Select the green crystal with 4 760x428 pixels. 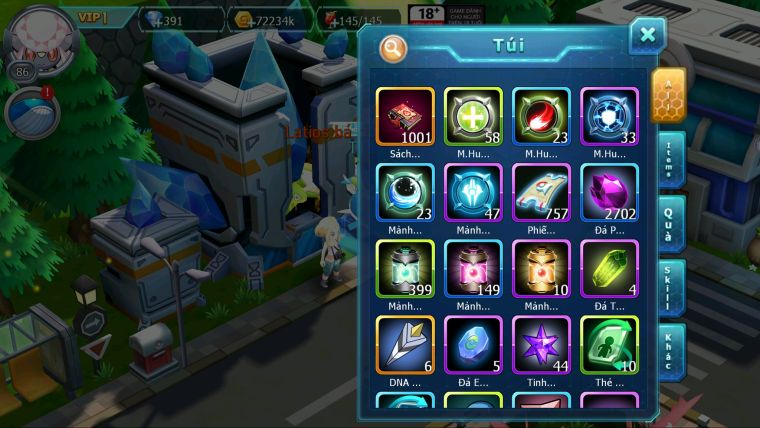(x=609, y=269)
